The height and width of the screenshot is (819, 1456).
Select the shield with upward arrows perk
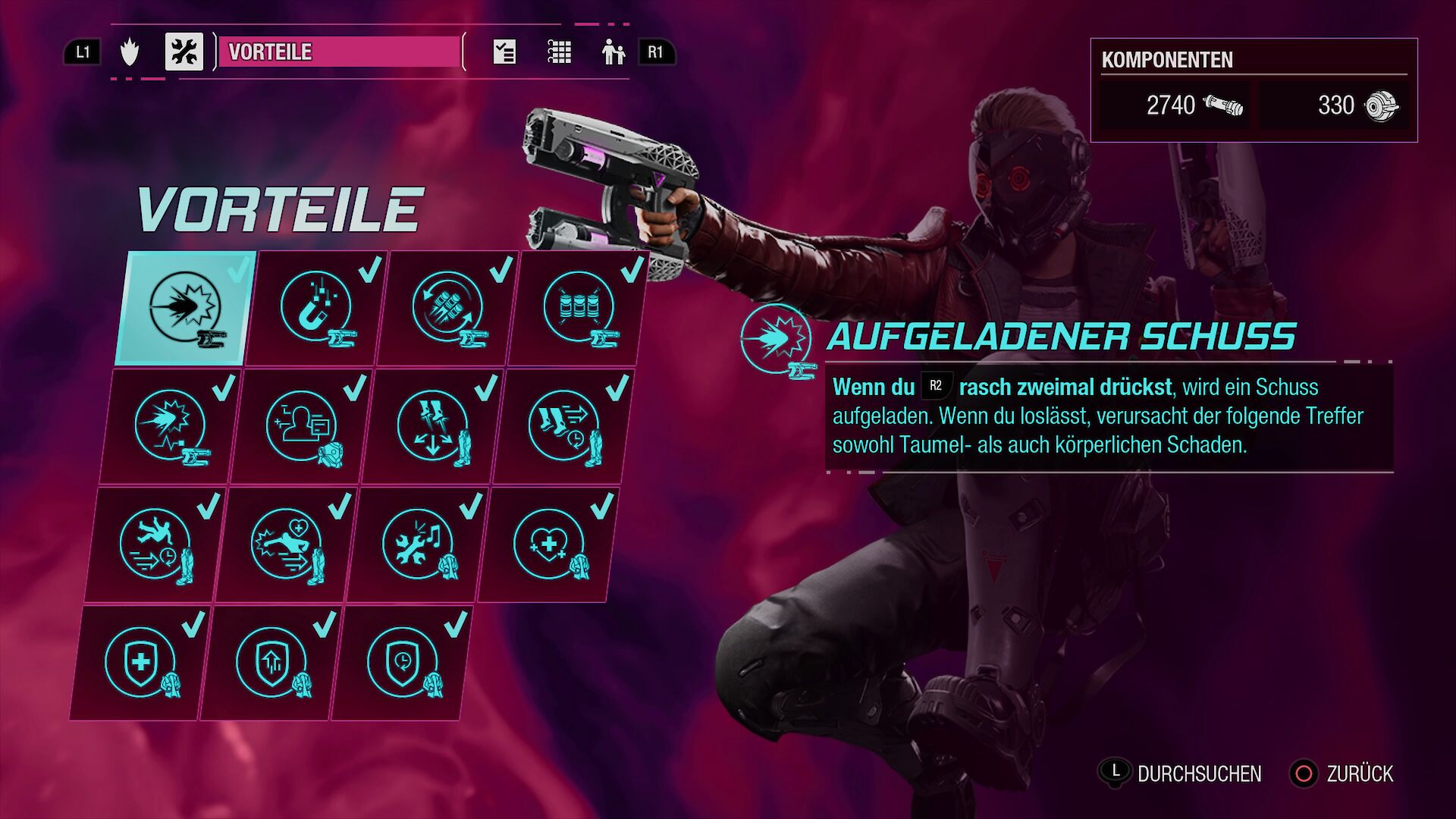(271, 663)
